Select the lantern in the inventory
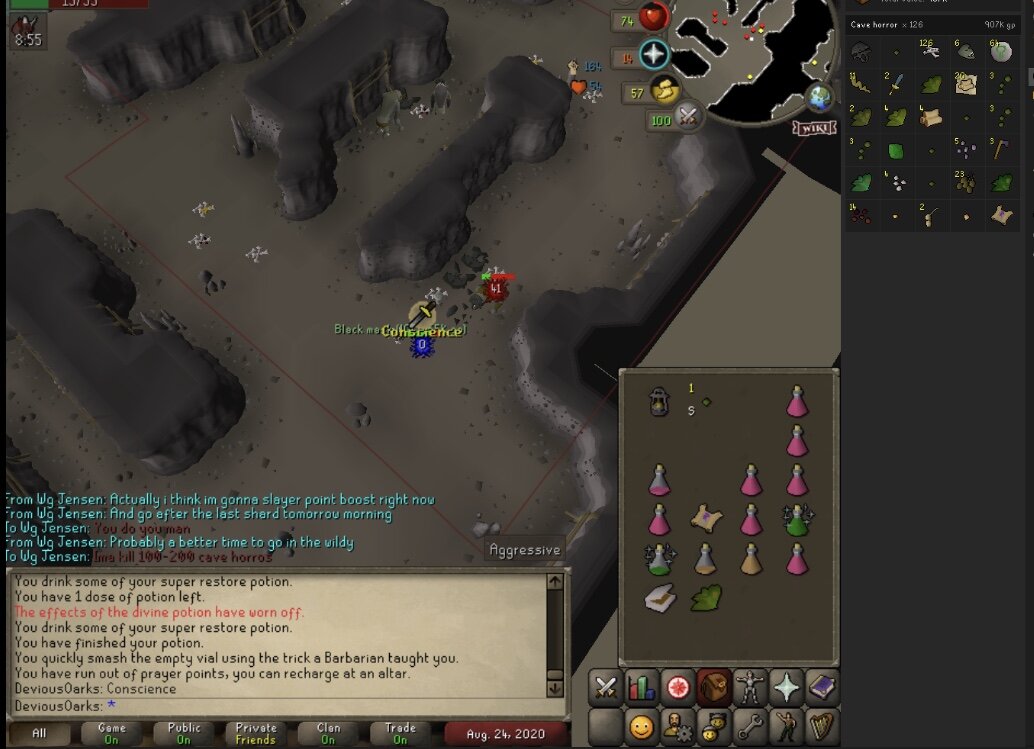 click(659, 401)
